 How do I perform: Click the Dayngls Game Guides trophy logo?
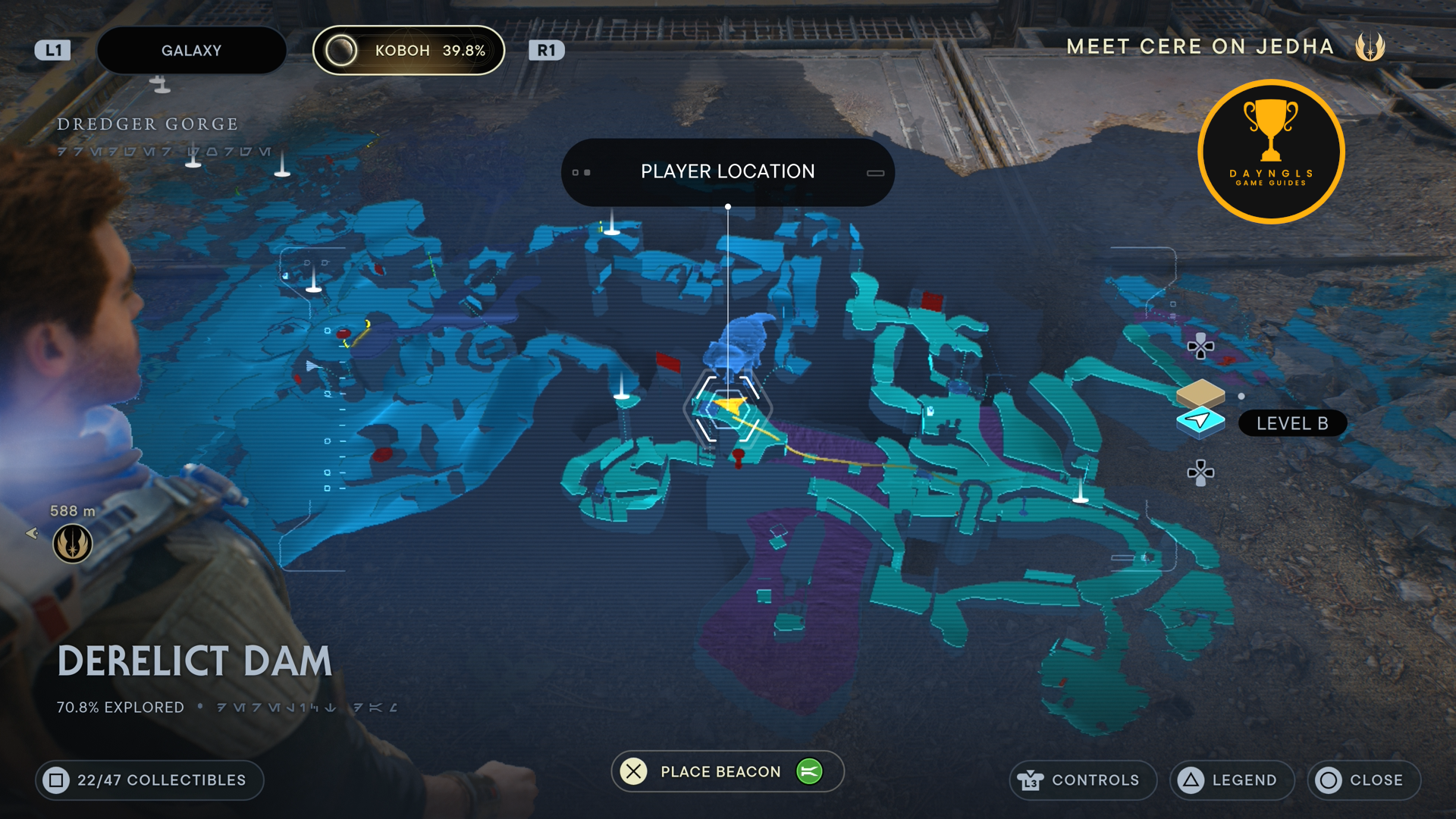coord(1271,152)
